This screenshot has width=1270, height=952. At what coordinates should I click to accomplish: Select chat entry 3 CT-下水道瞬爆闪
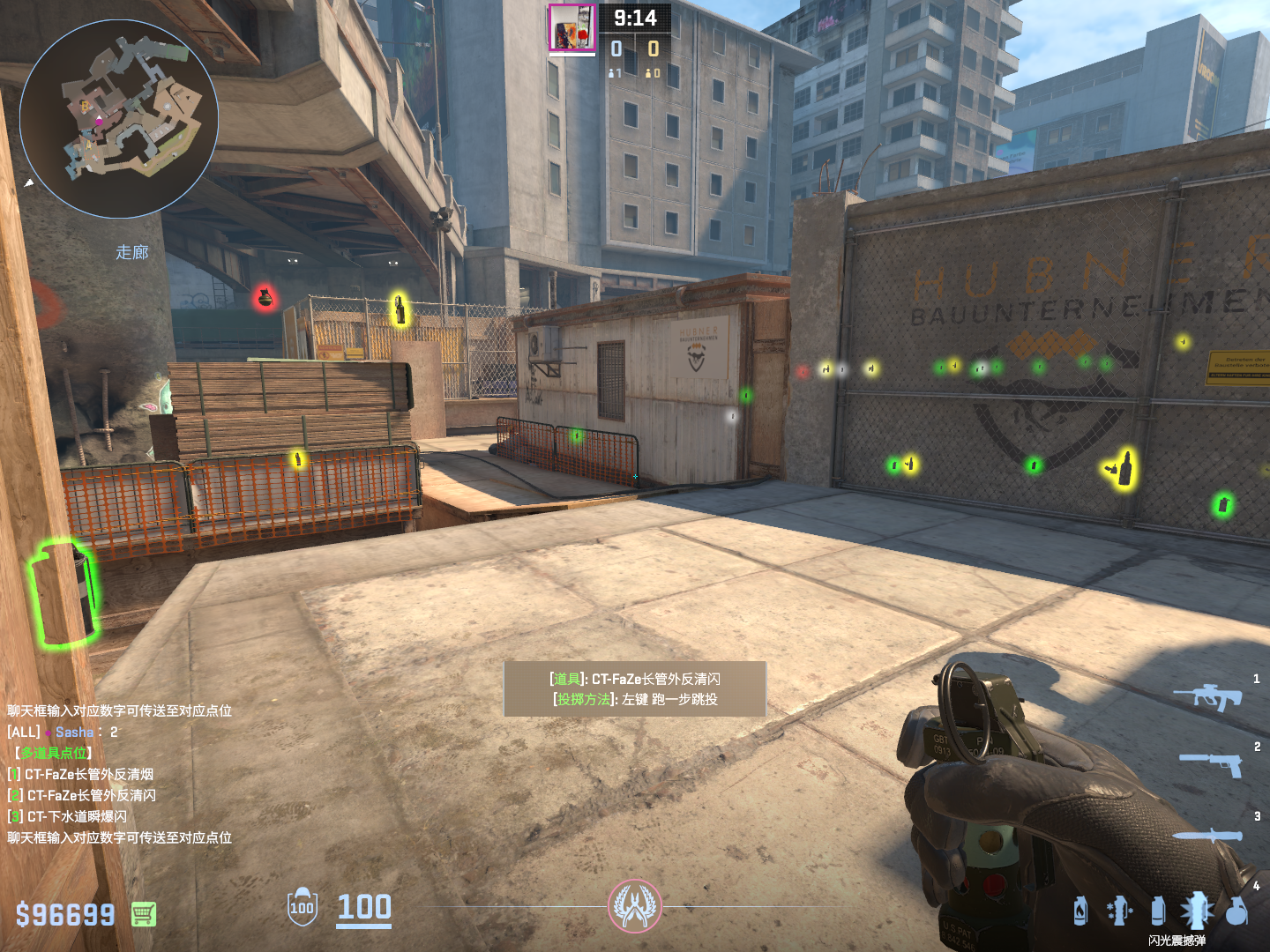click(x=76, y=816)
